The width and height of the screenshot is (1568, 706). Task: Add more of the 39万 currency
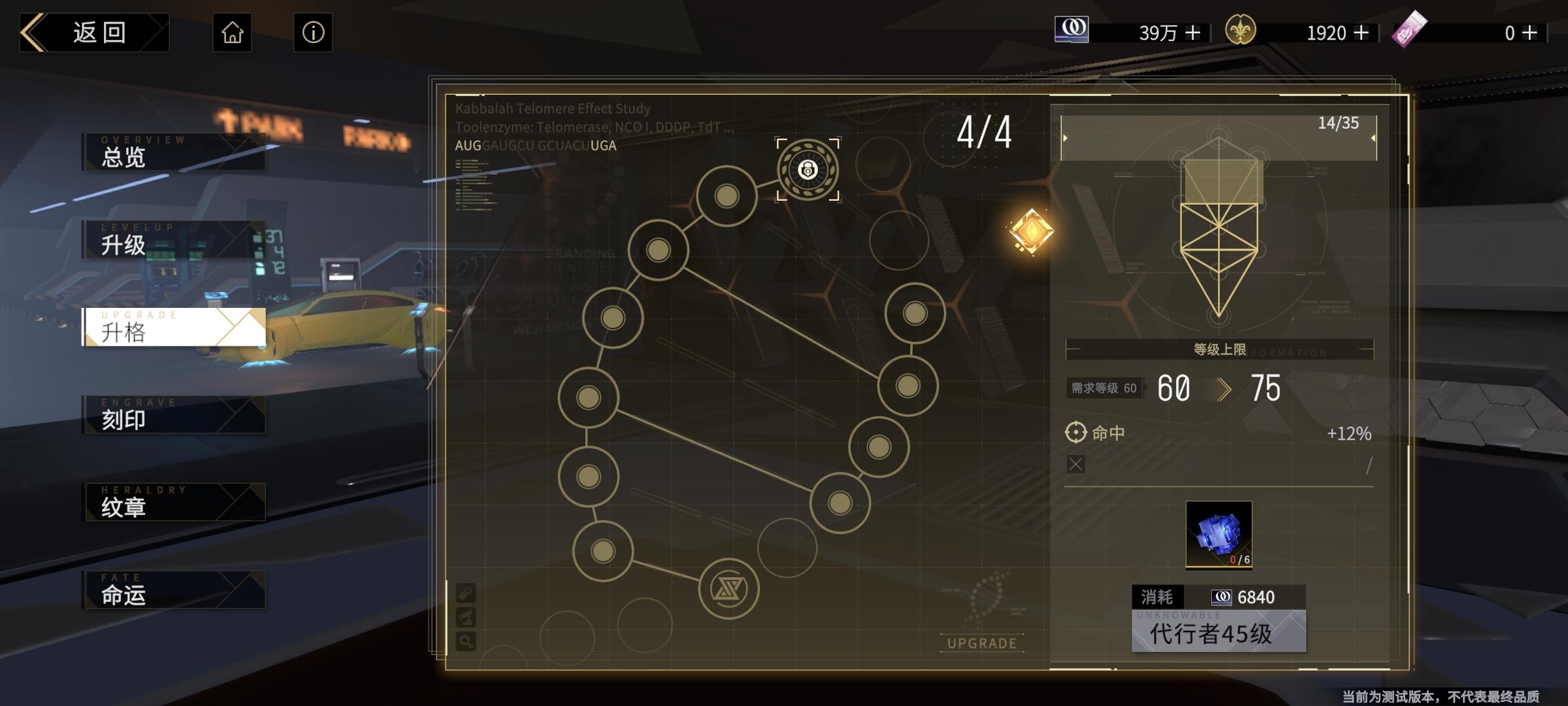click(1193, 33)
